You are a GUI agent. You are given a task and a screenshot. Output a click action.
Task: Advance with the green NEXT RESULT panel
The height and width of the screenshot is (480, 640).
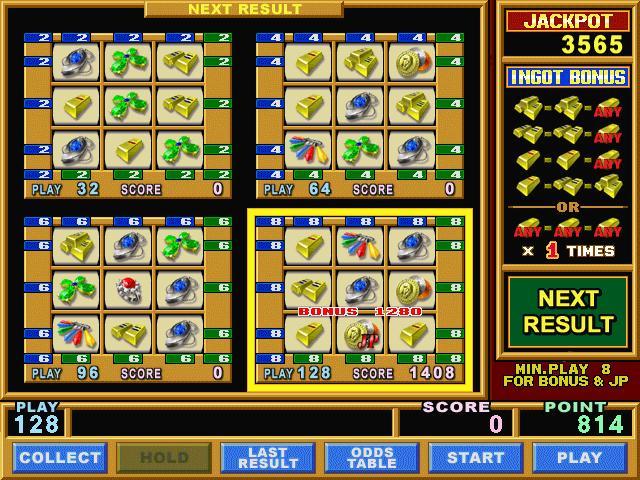pyautogui.click(x=568, y=311)
